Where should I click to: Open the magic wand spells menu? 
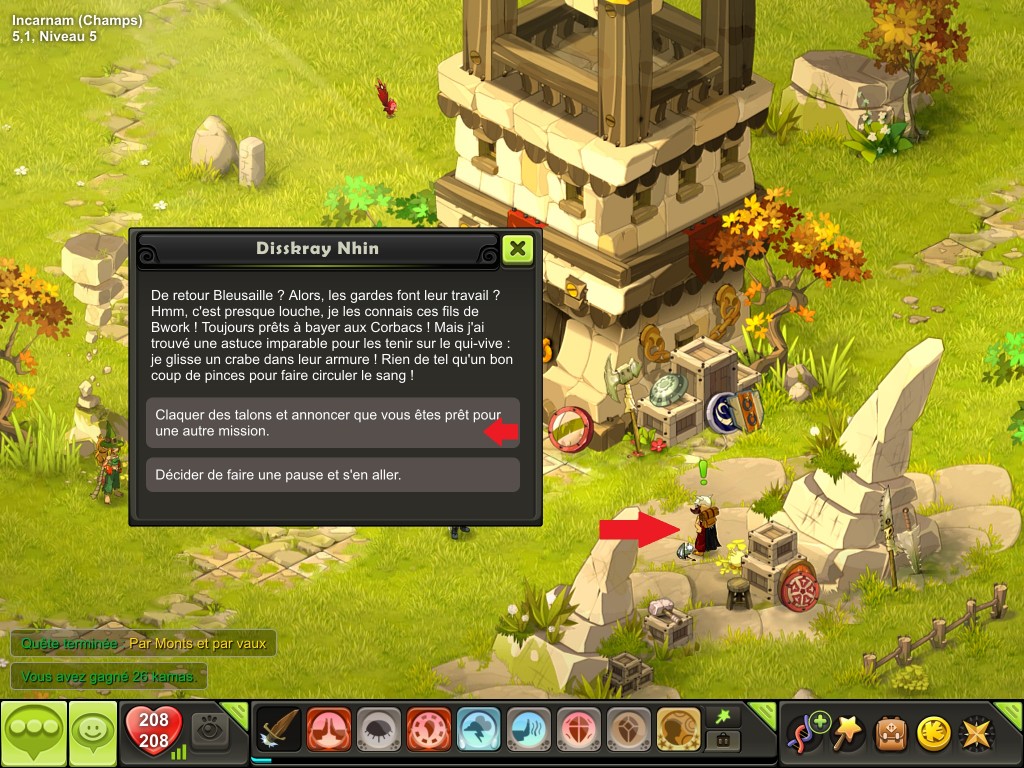pos(849,733)
